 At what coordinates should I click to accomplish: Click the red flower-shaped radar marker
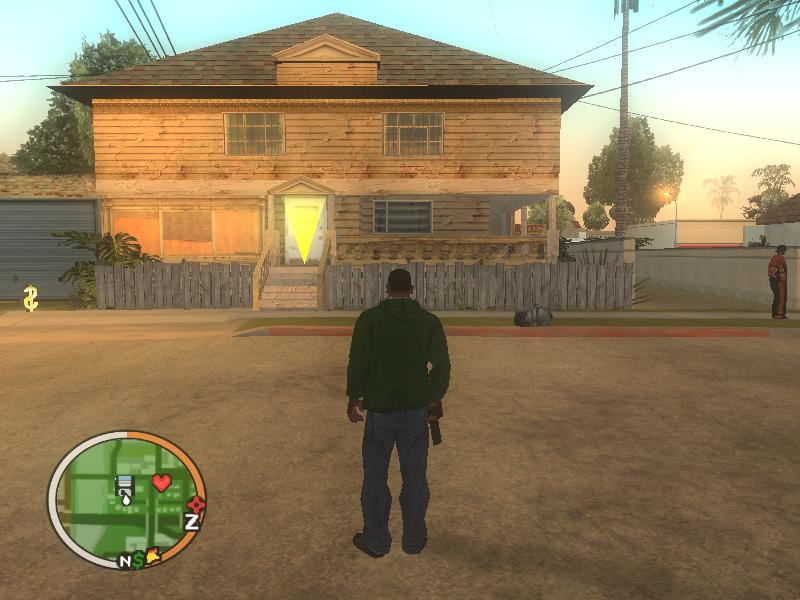pos(196,504)
